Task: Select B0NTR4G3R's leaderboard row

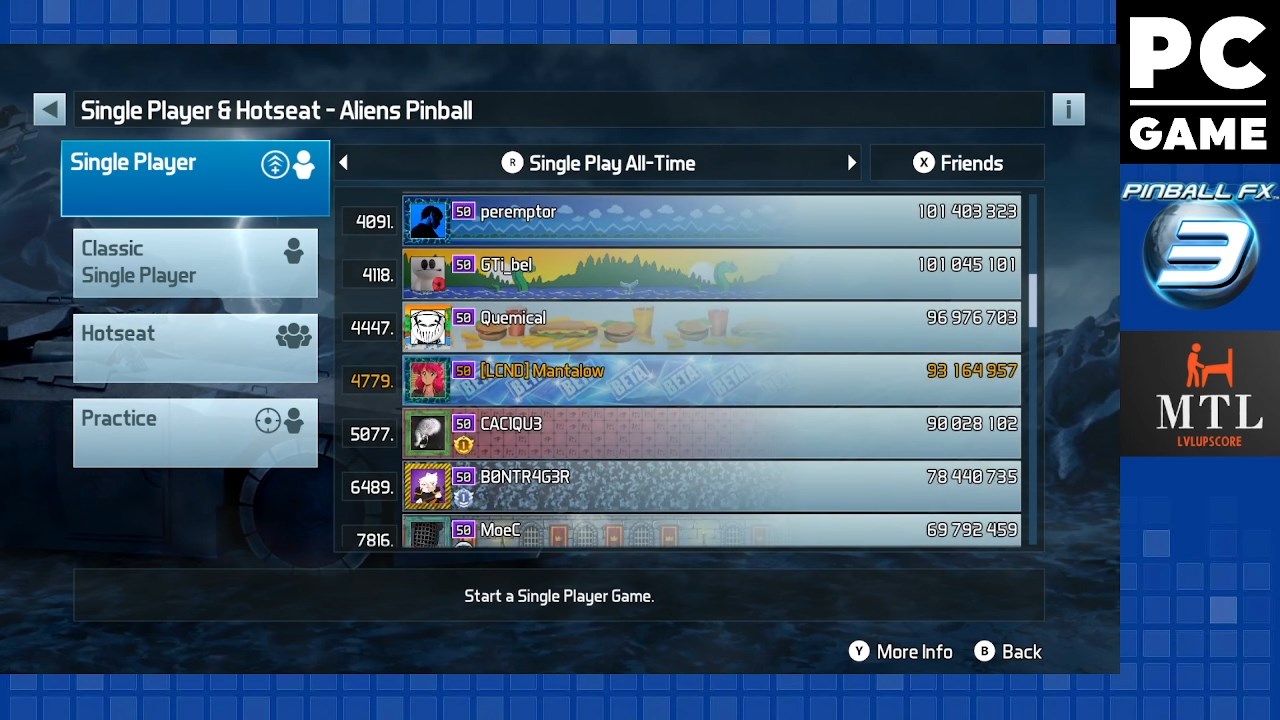Action: pos(711,485)
